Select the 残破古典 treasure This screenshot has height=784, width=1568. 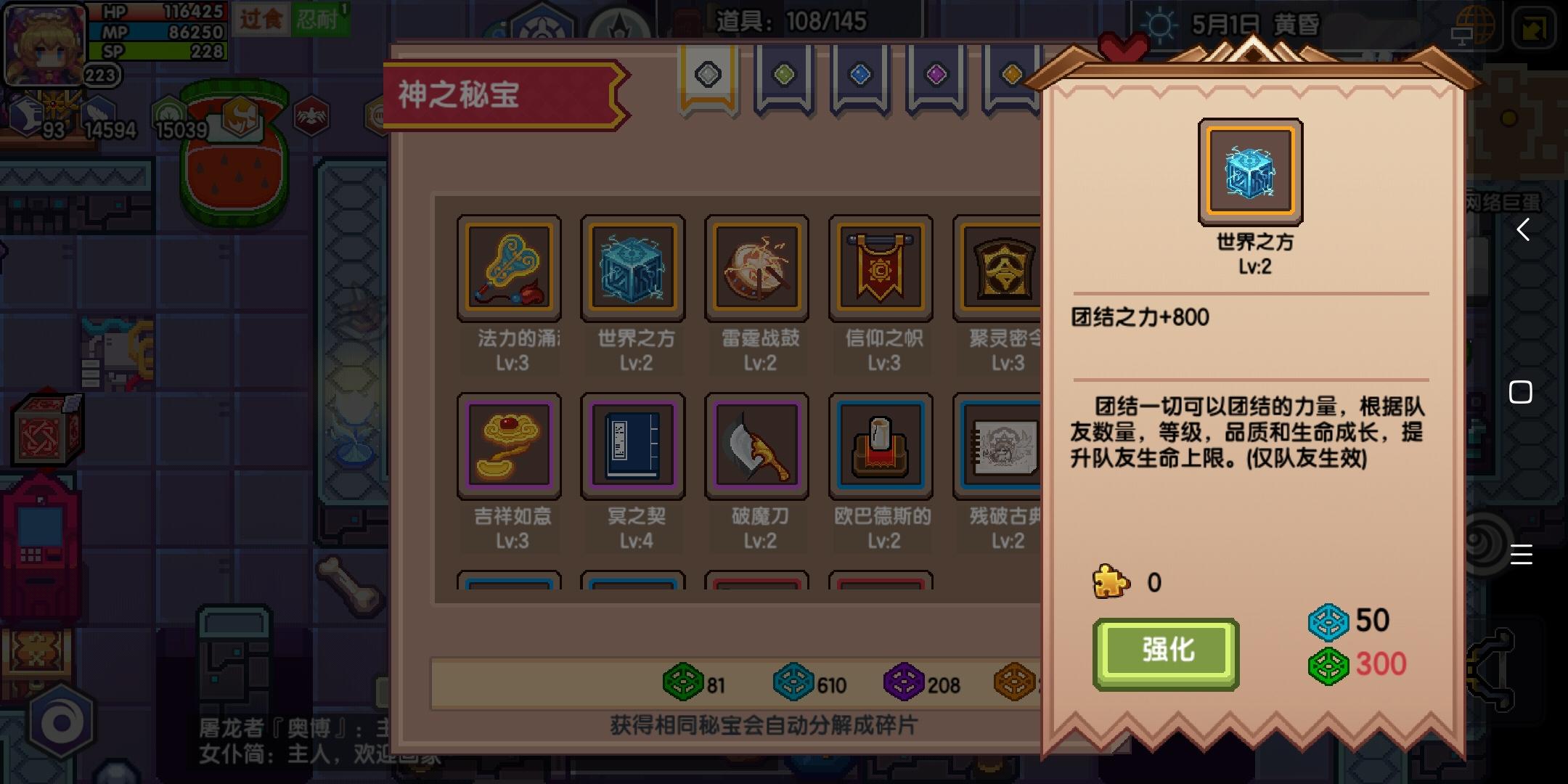pyautogui.click(x=1004, y=446)
